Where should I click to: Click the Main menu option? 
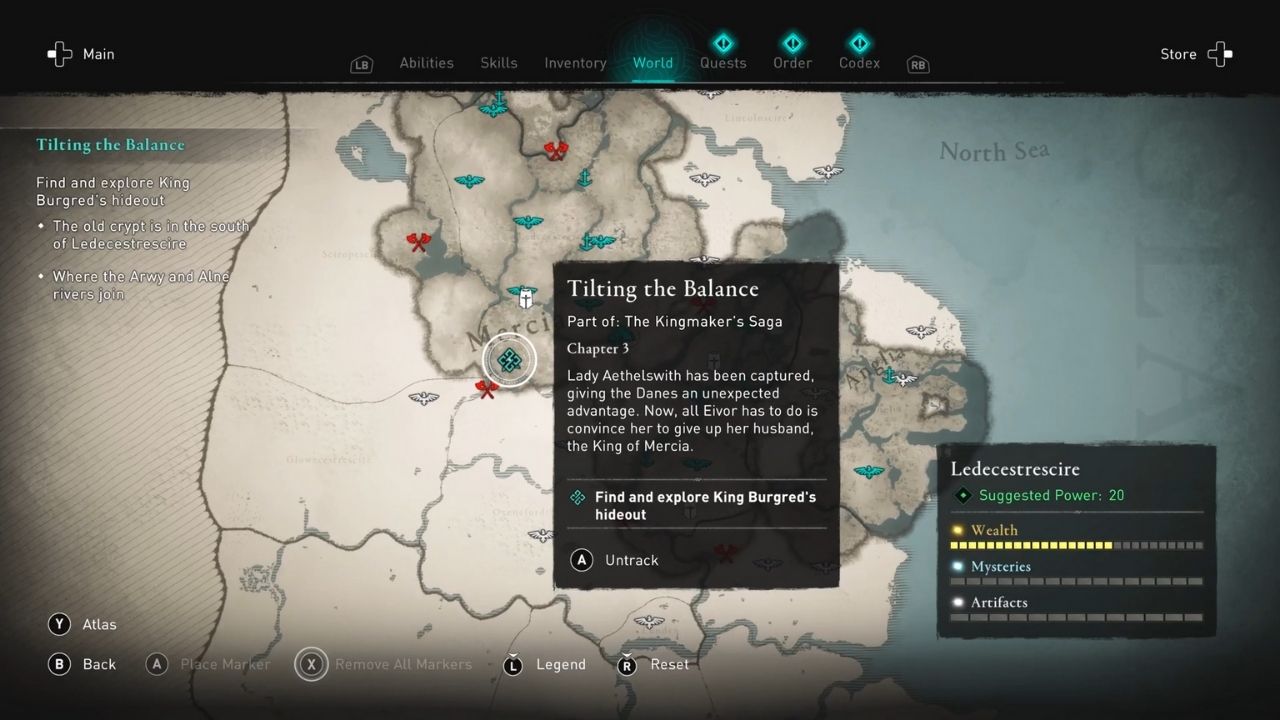98,54
